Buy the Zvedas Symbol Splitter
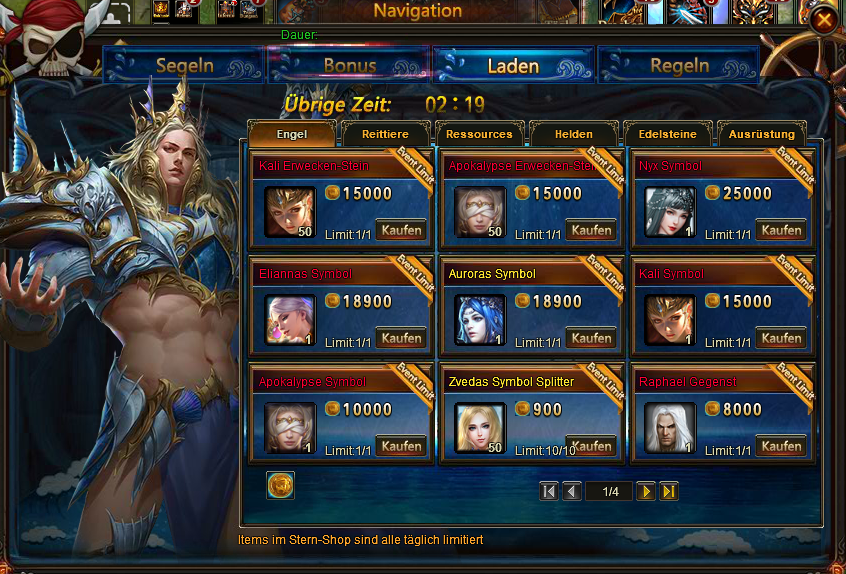 591,446
